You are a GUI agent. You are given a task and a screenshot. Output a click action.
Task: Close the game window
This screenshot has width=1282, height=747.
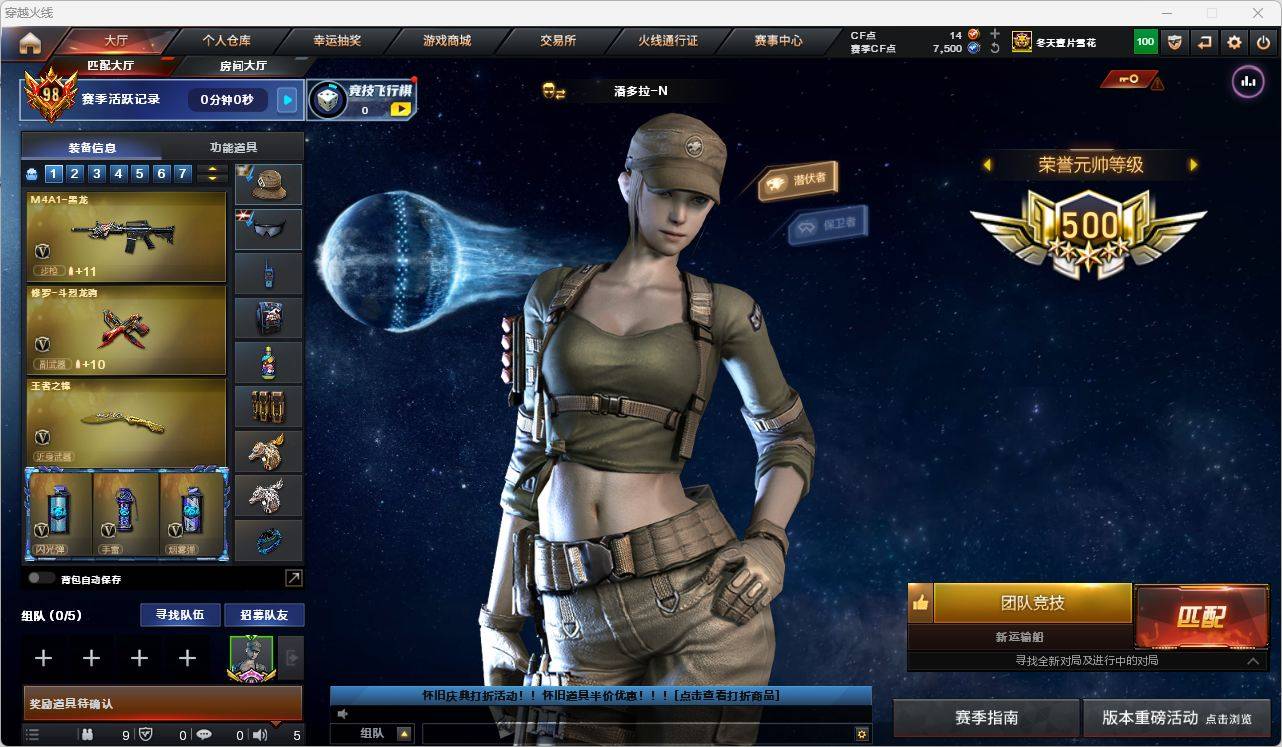coord(1258,13)
